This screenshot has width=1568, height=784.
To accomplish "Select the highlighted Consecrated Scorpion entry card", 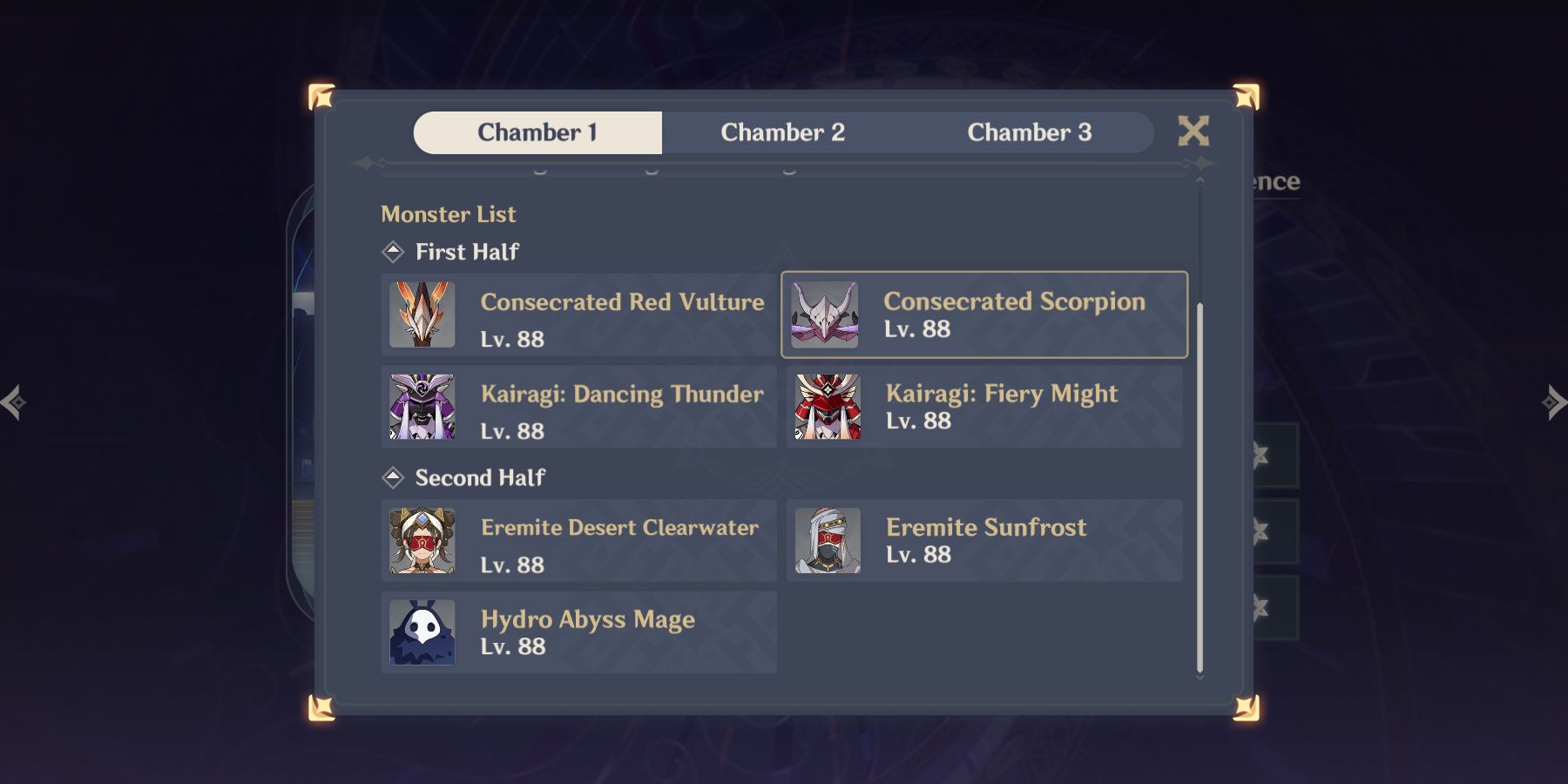I will [x=984, y=314].
